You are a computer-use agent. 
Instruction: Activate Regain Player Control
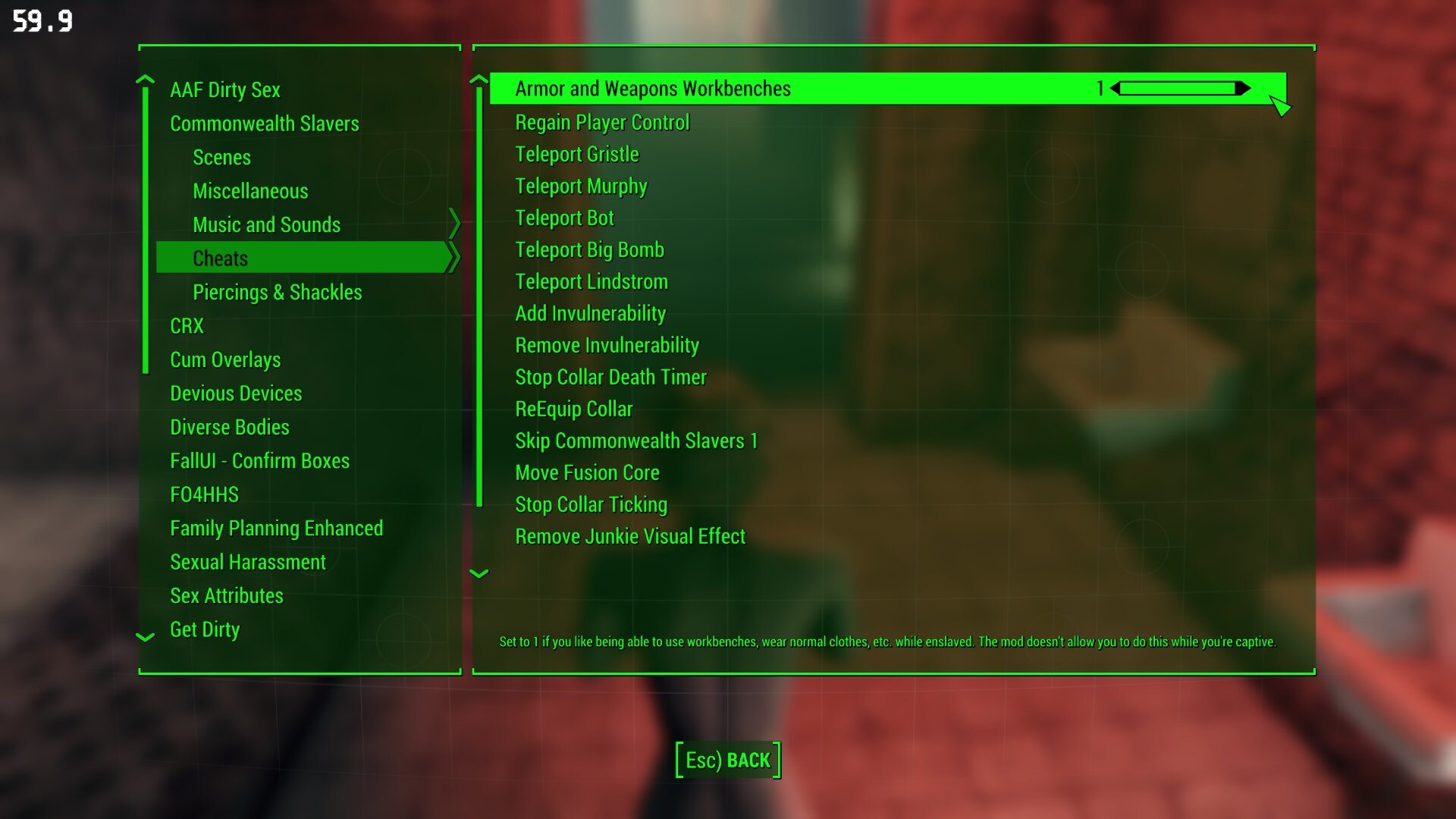tap(601, 122)
